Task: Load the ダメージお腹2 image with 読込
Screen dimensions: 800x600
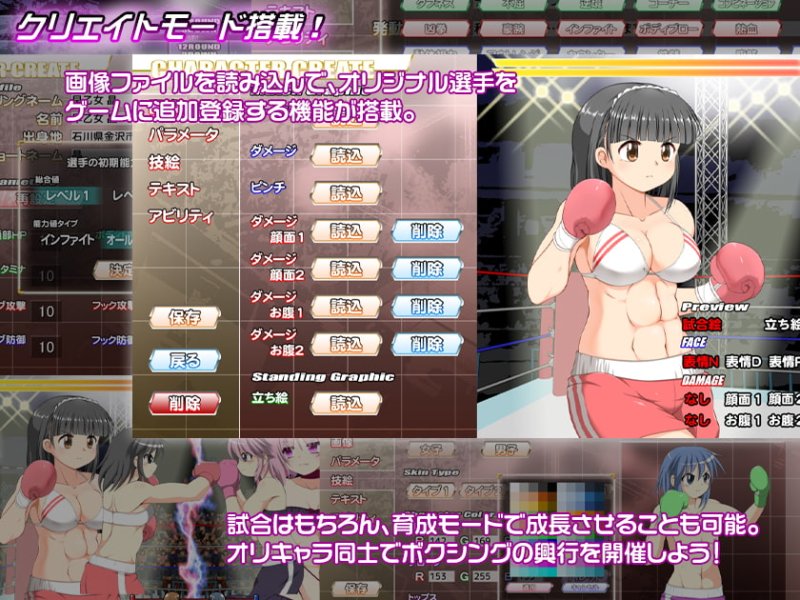Action: coord(347,344)
